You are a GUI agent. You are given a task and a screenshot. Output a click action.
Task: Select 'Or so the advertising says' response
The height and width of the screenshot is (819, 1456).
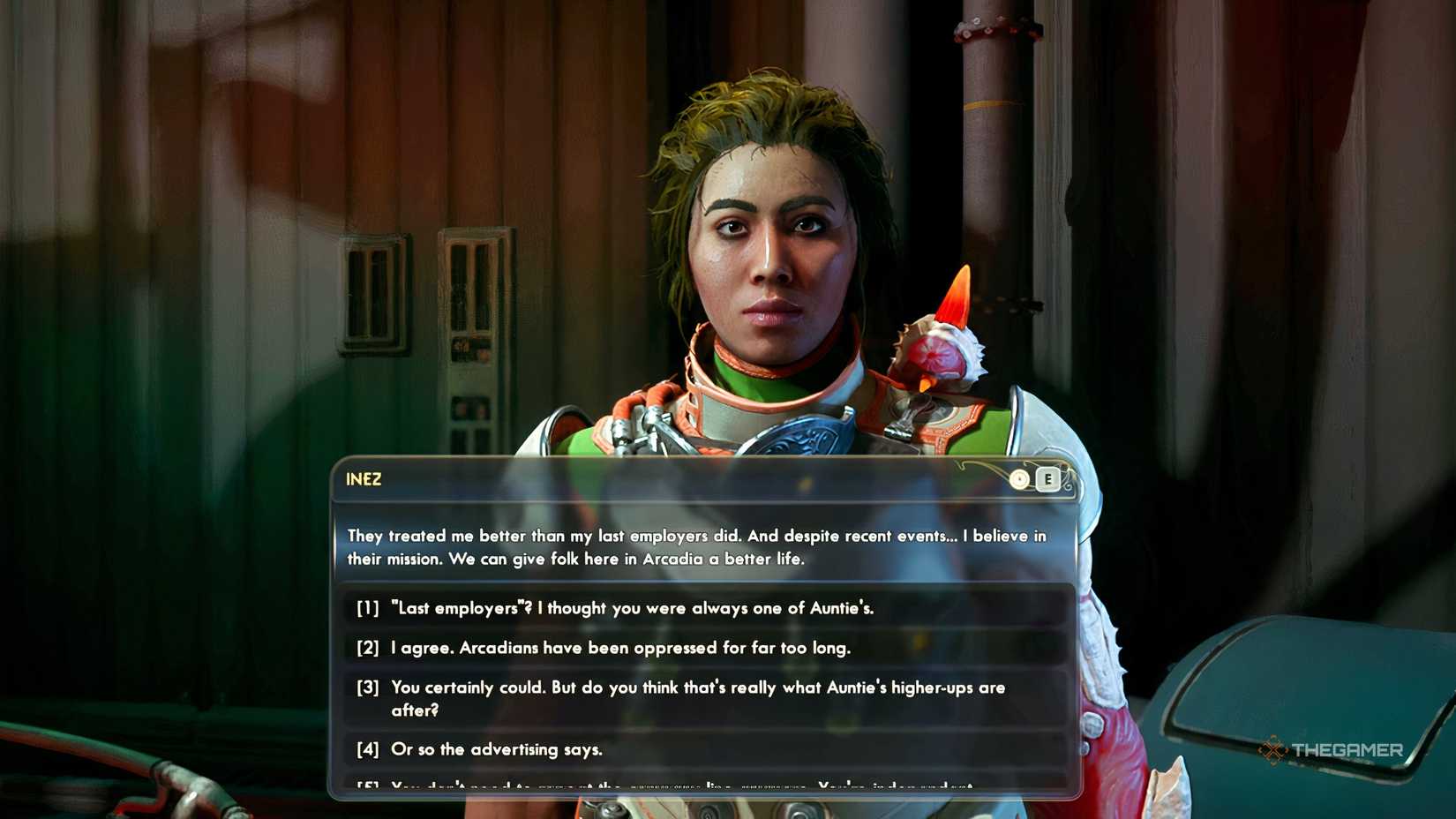(x=497, y=749)
